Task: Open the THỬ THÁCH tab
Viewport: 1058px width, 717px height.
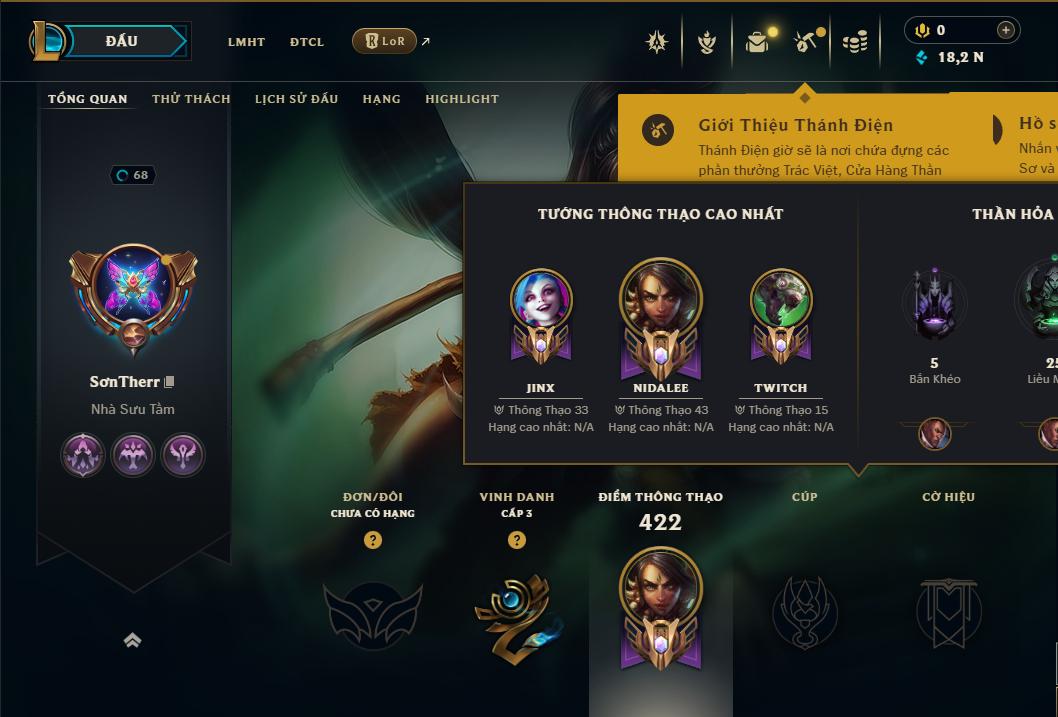Action: pyautogui.click(x=191, y=99)
